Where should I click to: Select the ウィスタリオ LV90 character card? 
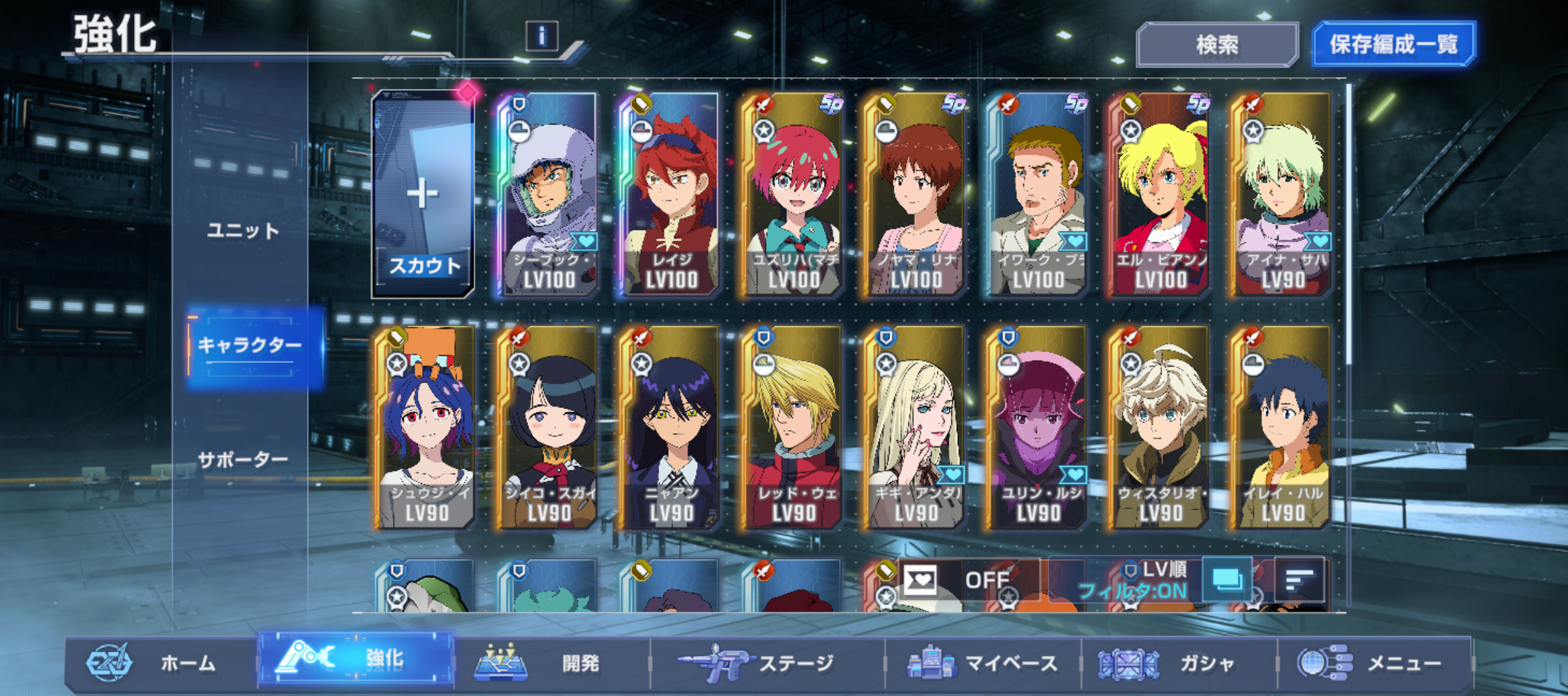point(1160,427)
